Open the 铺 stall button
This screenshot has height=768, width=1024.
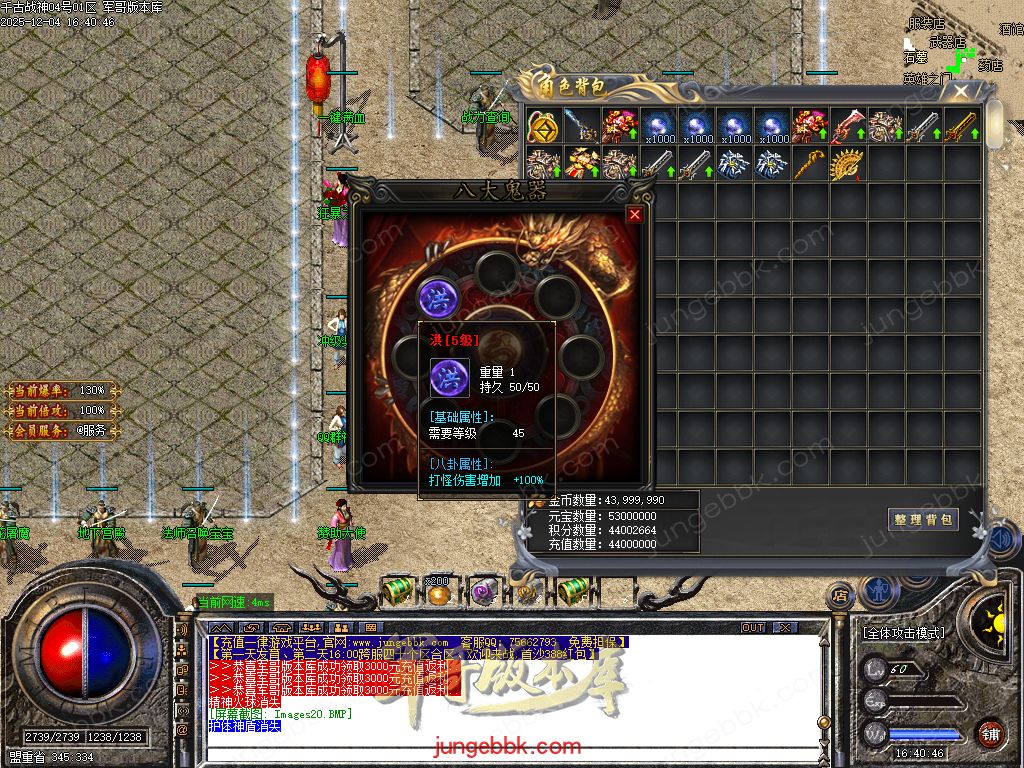(990, 733)
